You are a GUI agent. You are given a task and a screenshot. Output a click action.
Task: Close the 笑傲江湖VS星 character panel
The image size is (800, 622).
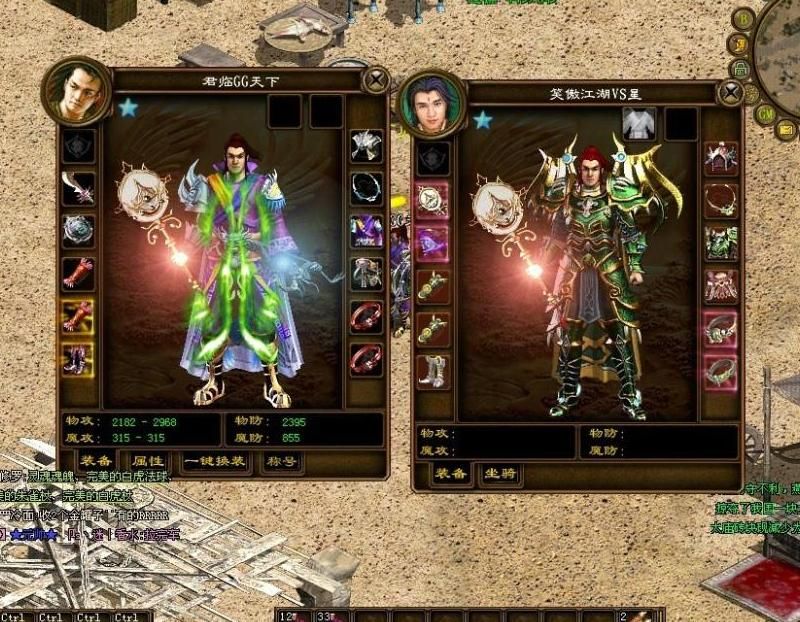[731, 94]
